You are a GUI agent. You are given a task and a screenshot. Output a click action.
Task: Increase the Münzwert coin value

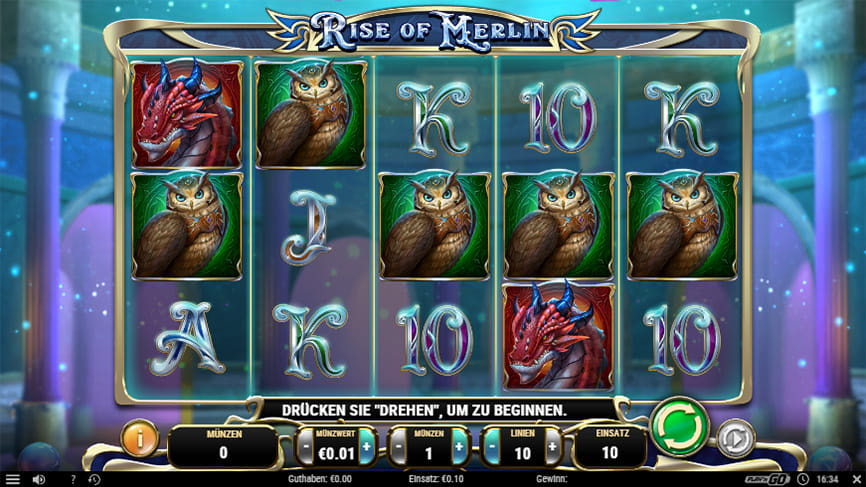[x=367, y=446]
